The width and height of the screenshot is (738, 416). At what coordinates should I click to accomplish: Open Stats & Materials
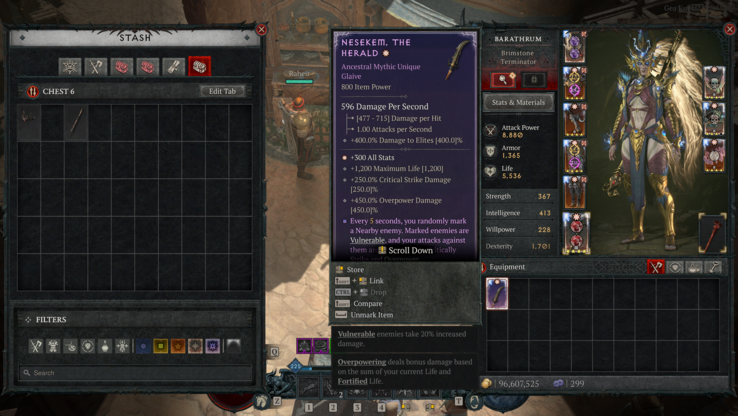point(518,102)
